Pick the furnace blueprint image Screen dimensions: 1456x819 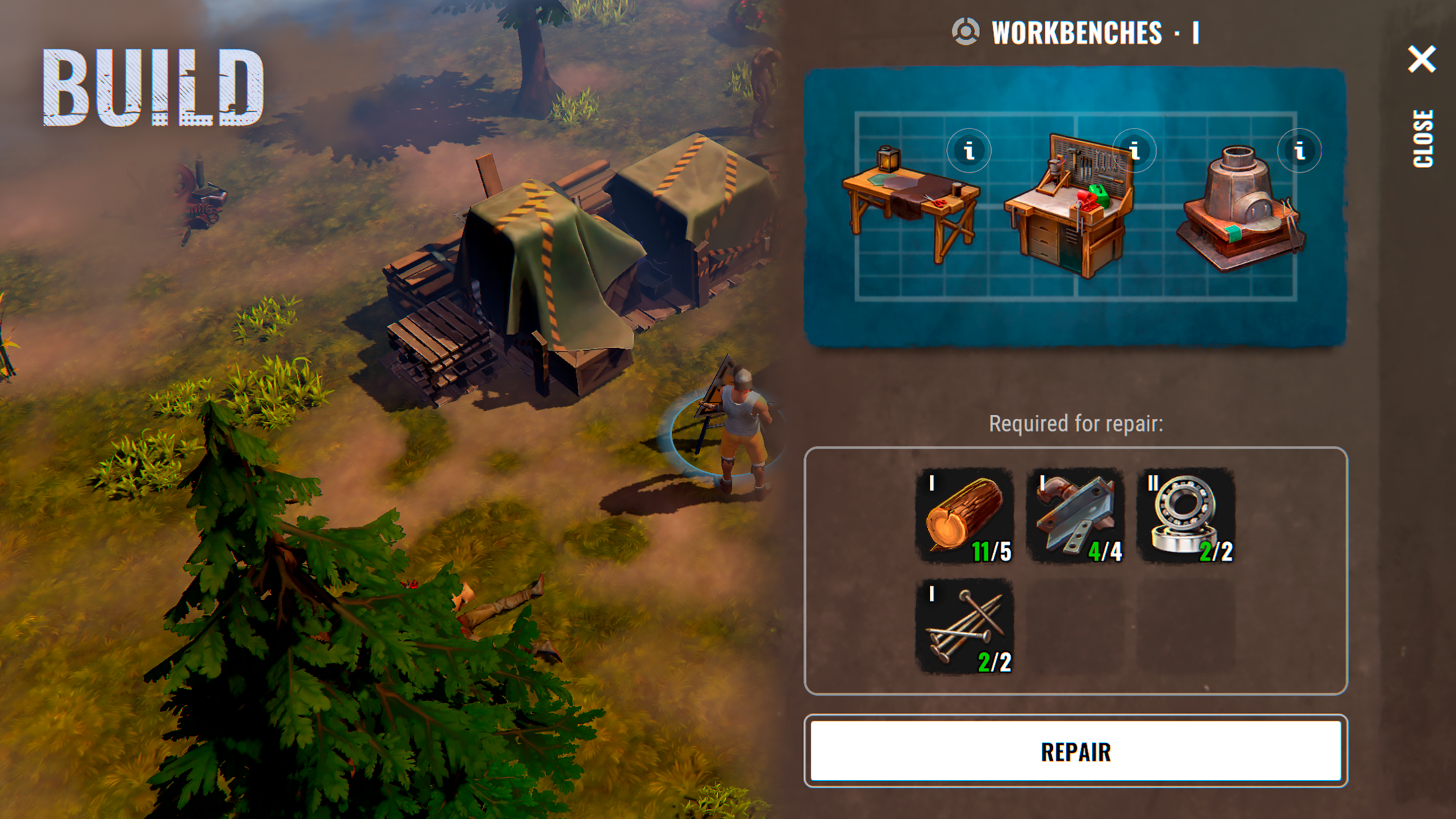pos(1240,211)
